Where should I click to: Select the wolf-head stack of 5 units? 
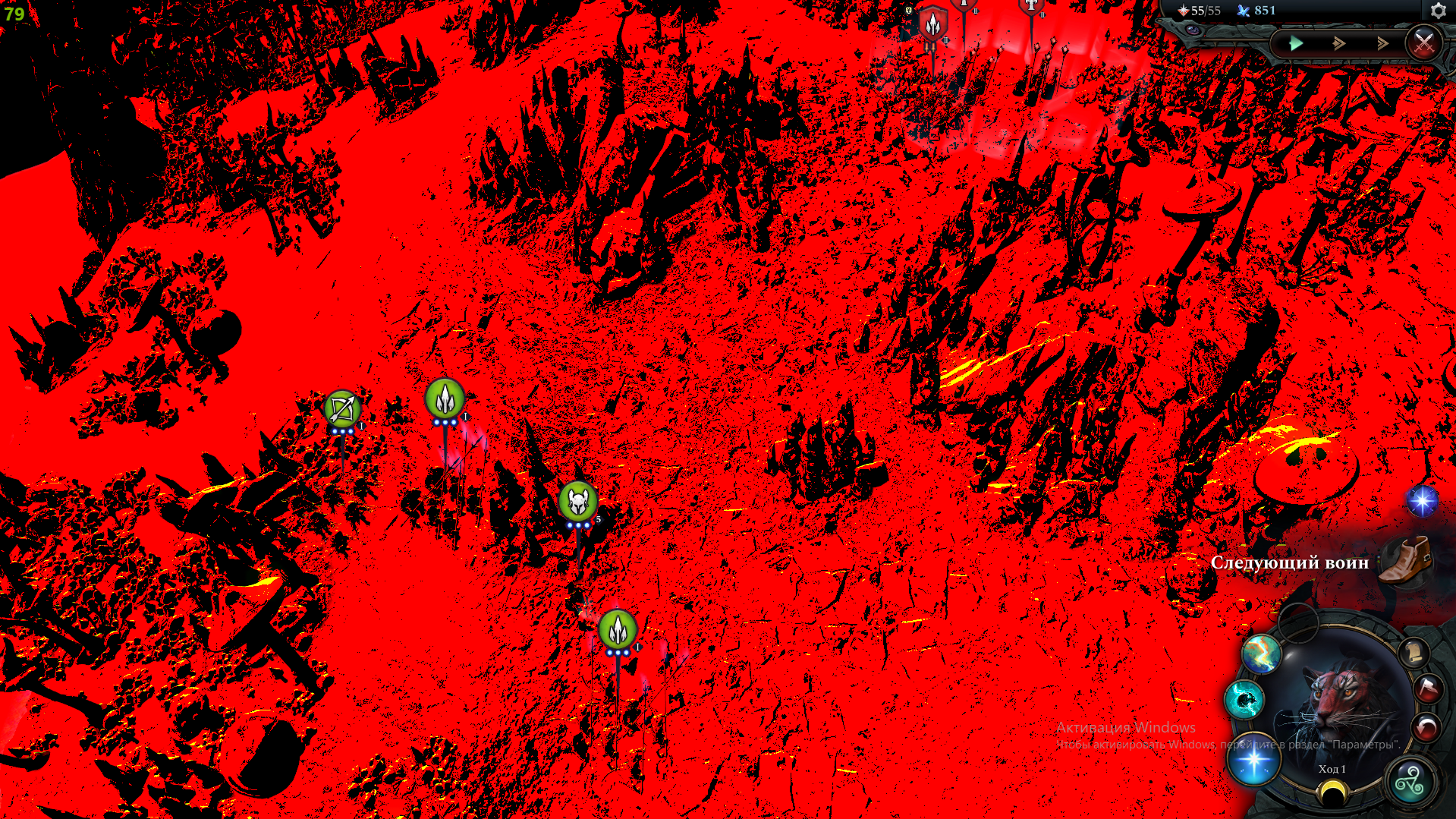pyautogui.click(x=578, y=501)
